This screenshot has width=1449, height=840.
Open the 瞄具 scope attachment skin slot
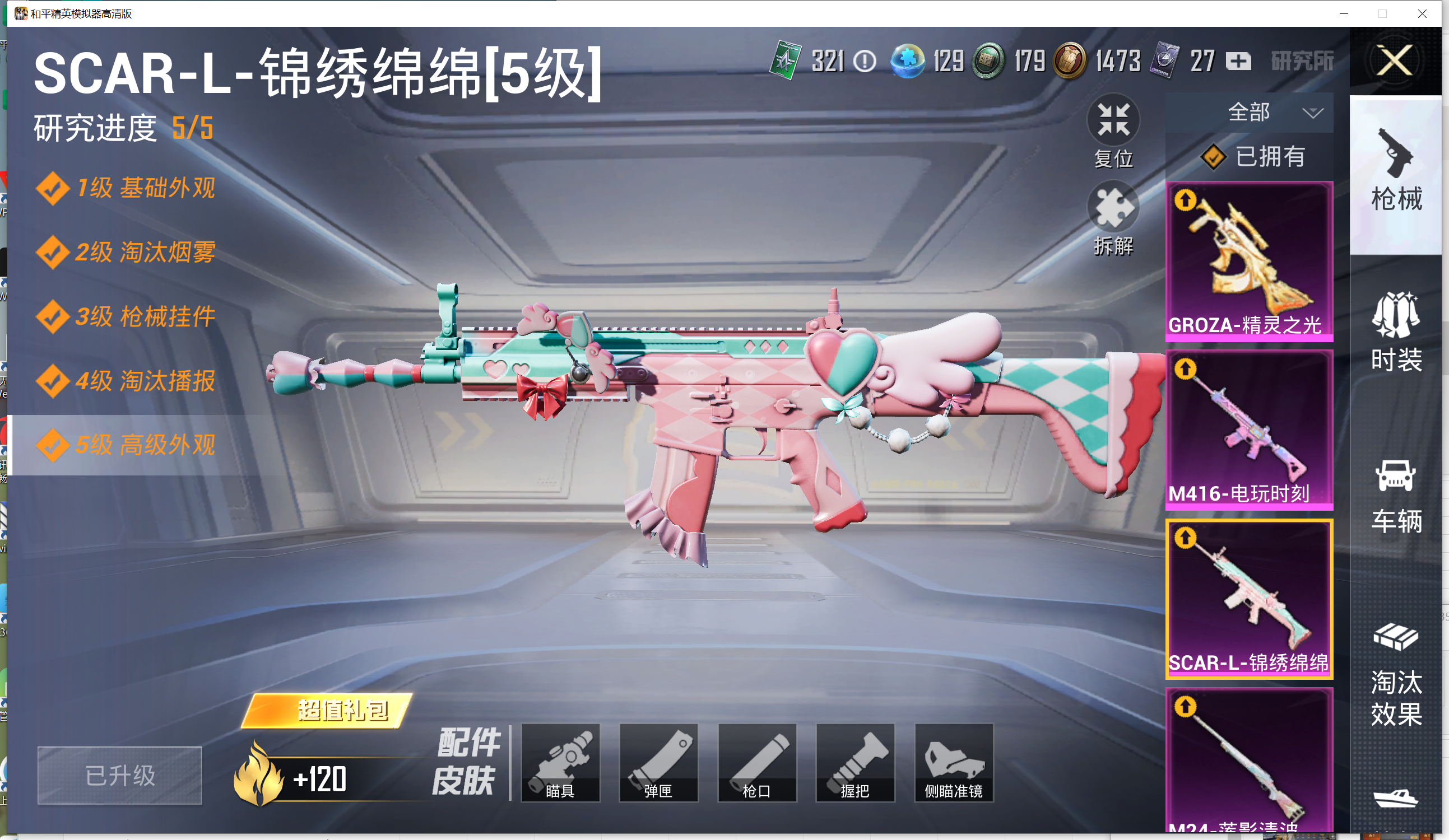(x=560, y=763)
